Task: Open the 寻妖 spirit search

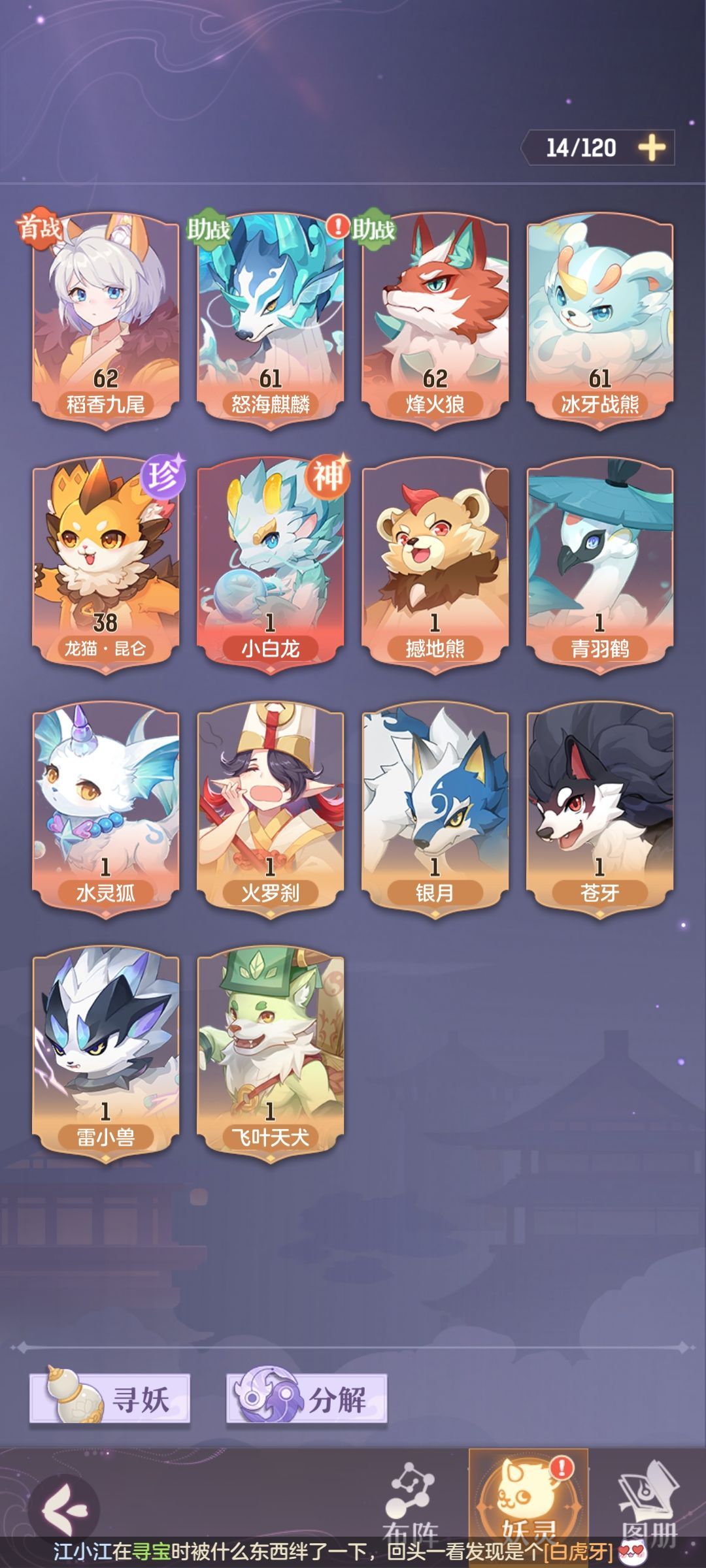Action: click(x=110, y=1398)
